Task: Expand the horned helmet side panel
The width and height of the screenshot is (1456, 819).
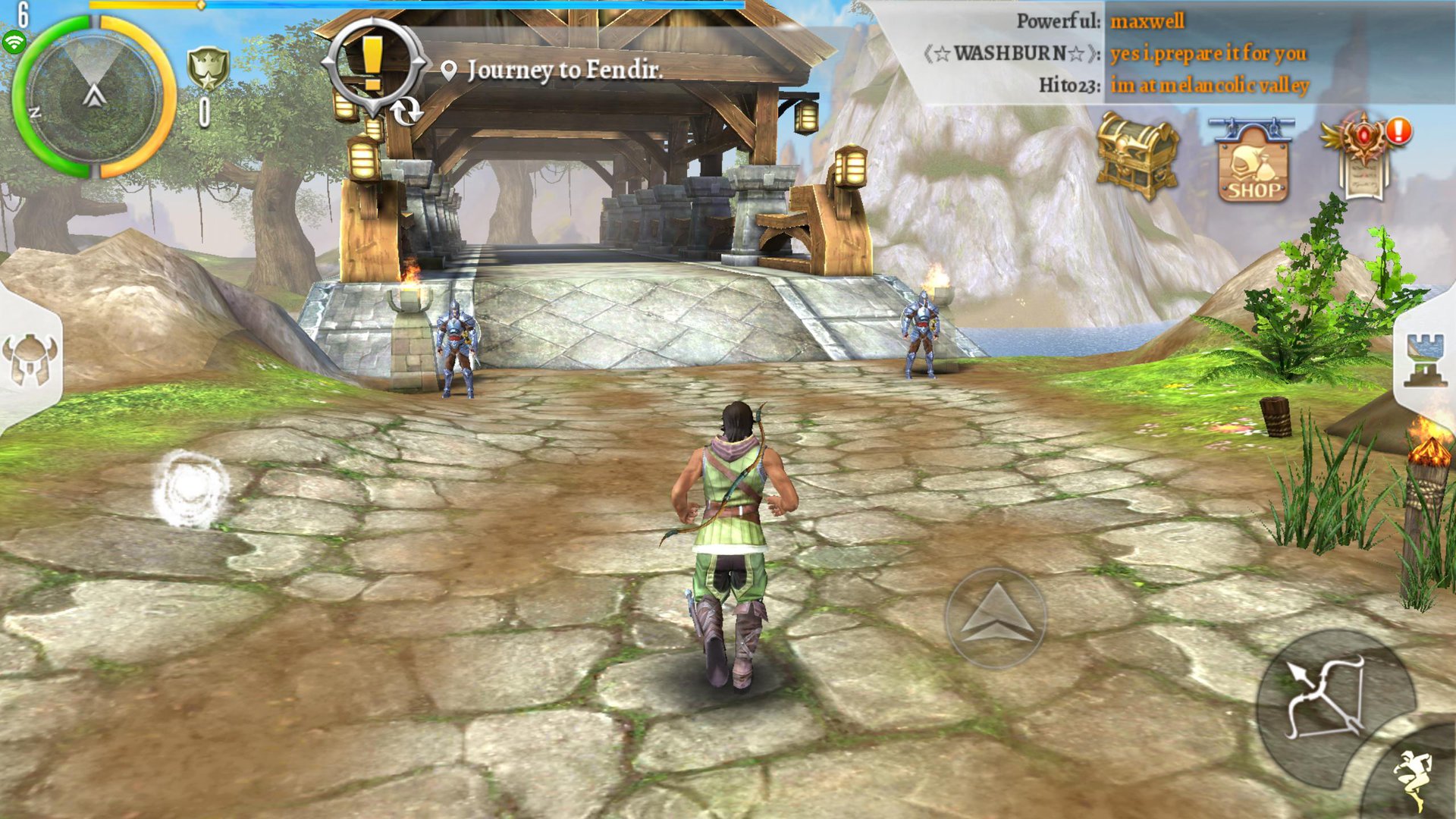Action: (x=30, y=360)
